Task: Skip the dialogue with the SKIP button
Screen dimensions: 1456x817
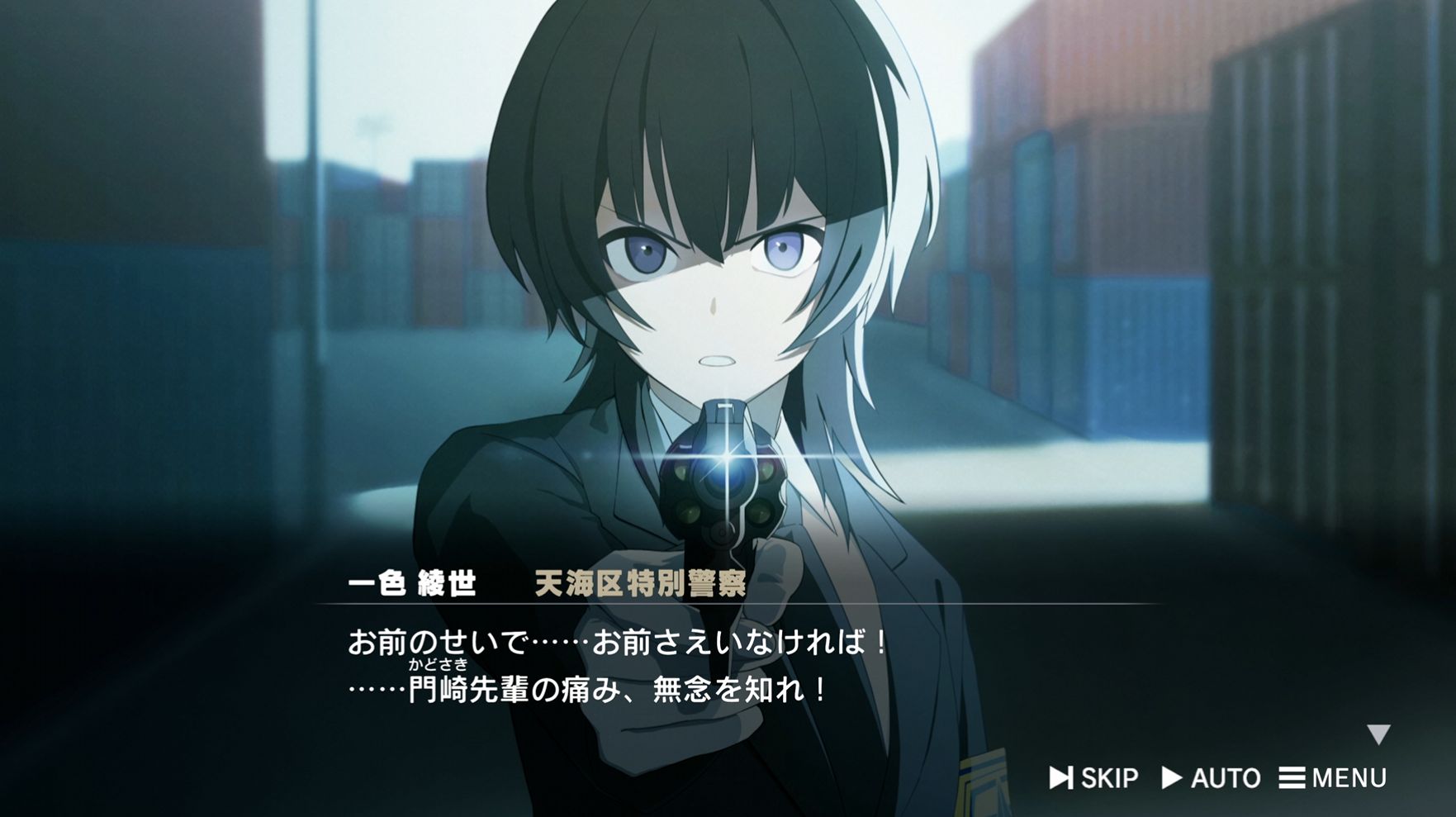Action: click(x=1094, y=777)
